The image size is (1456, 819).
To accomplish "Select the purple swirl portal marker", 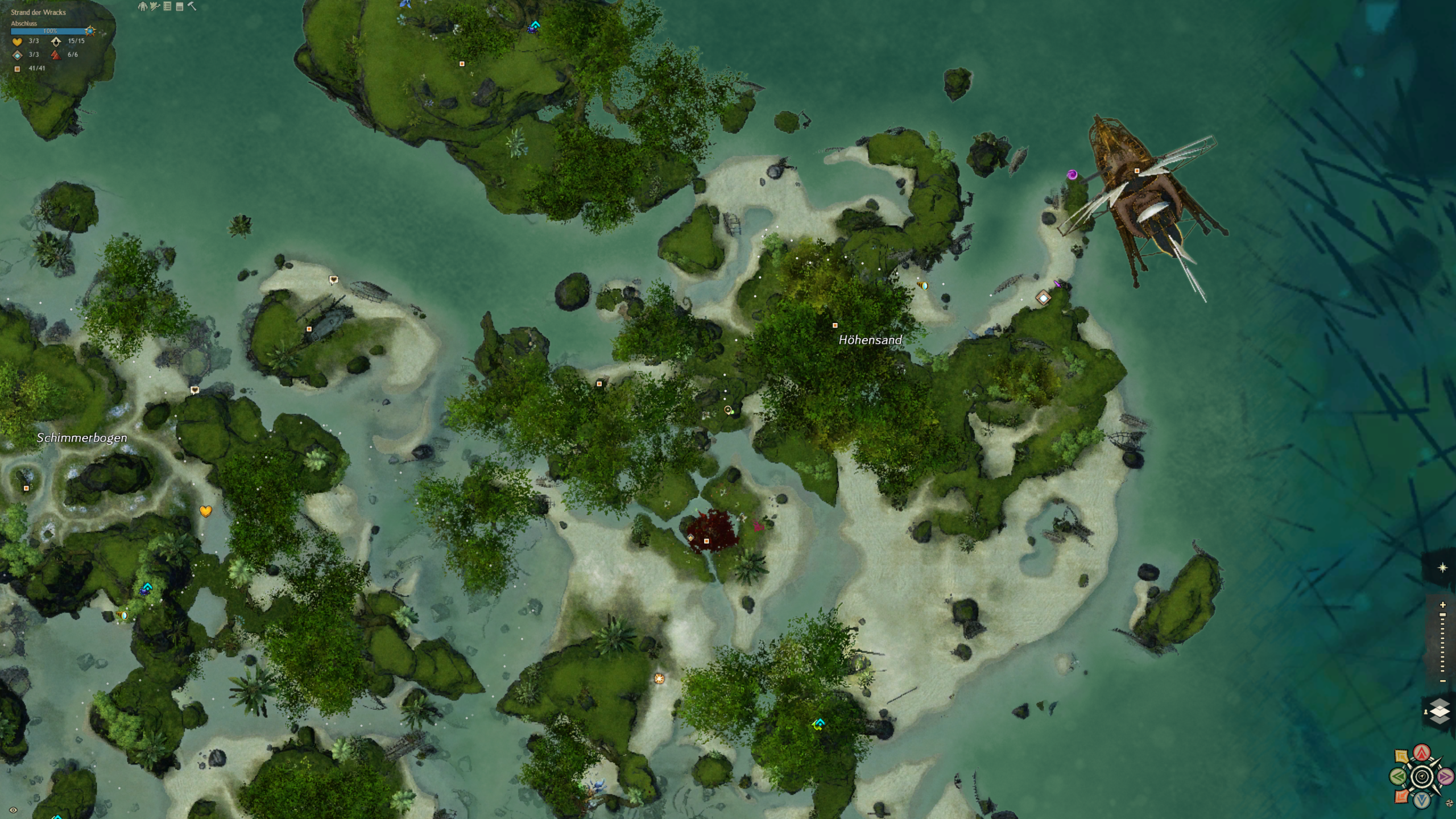I will [1072, 175].
